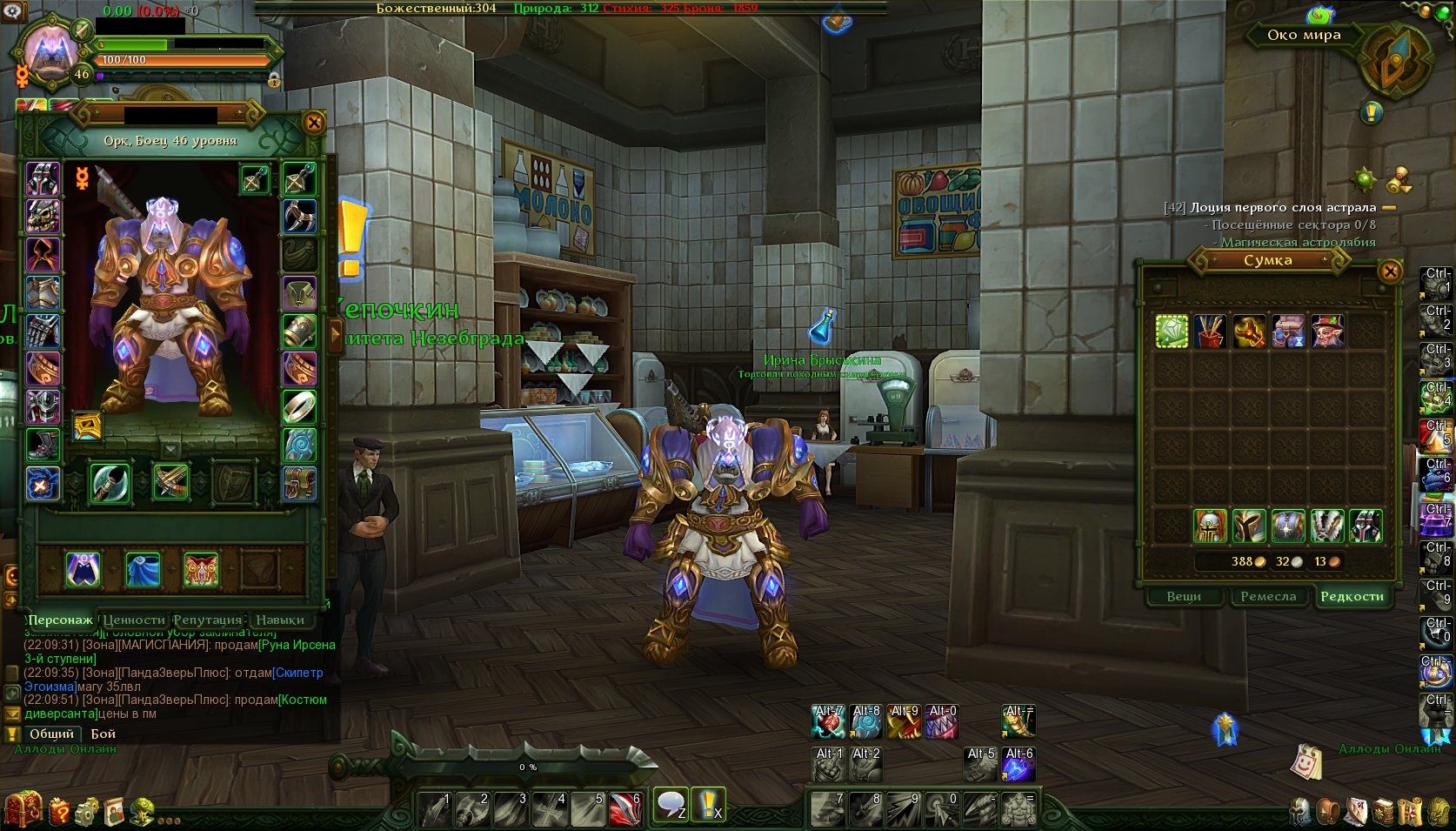Close the character equipment window
This screenshot has height=831, width=1456.
314,123
